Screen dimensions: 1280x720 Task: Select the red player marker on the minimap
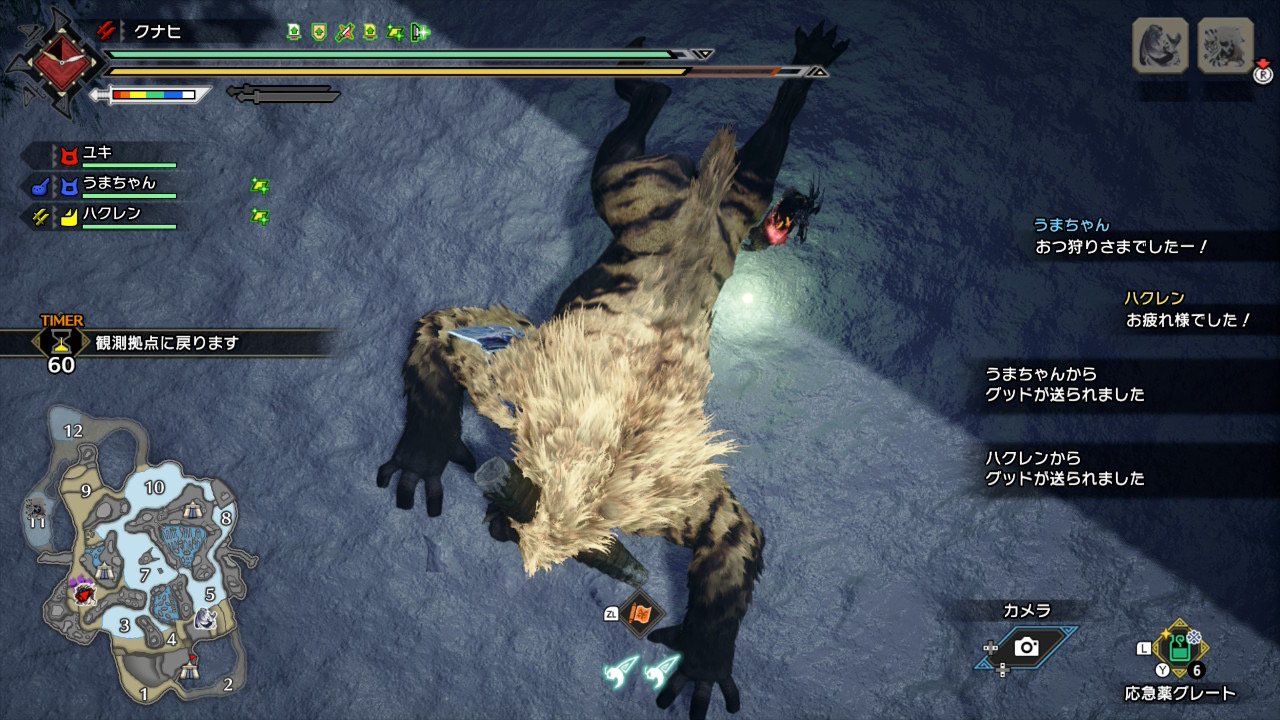(85, 591)
